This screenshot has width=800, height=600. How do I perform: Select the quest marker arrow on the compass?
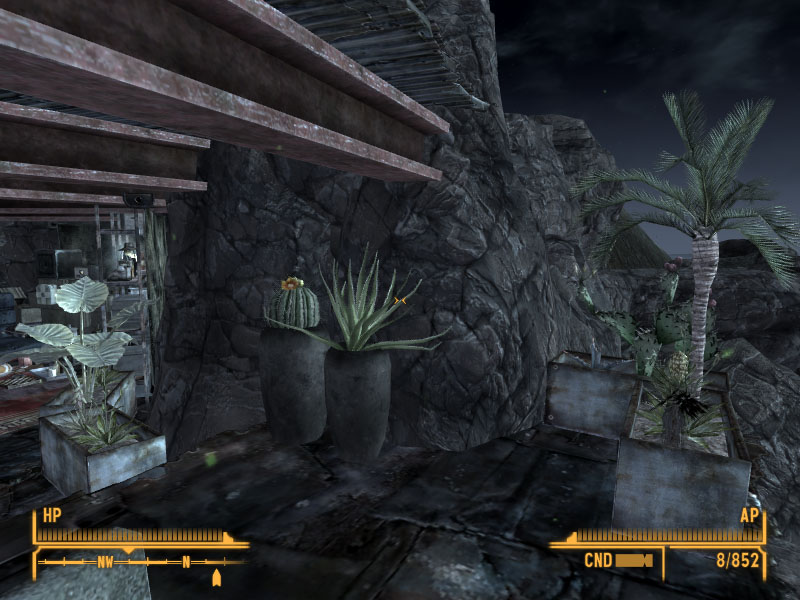[x=217, y=577]
